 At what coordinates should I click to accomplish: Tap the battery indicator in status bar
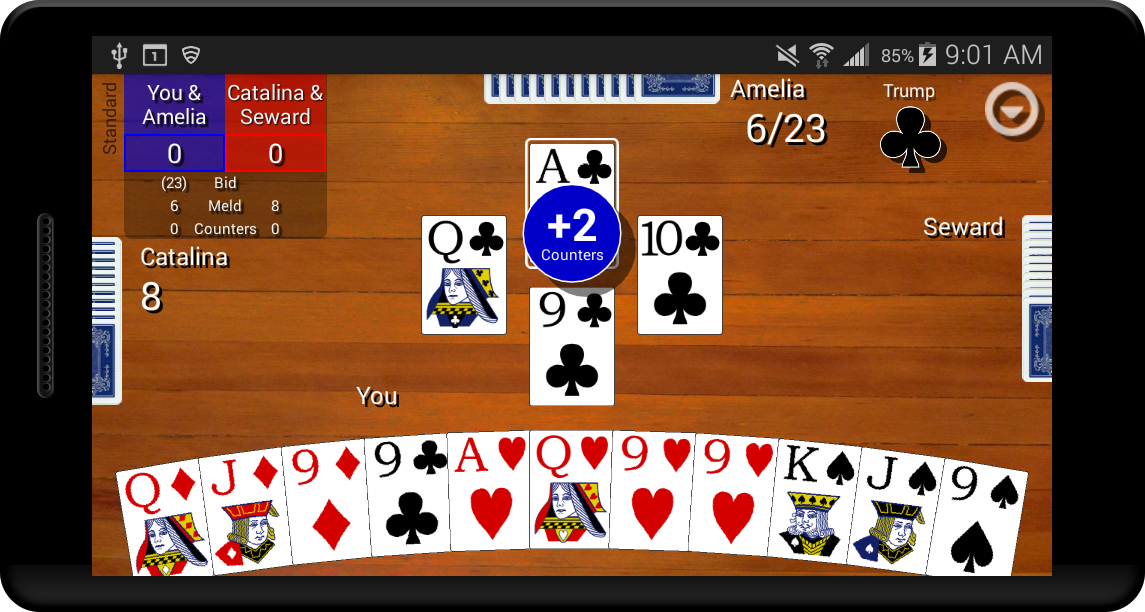tap(927, 55)
